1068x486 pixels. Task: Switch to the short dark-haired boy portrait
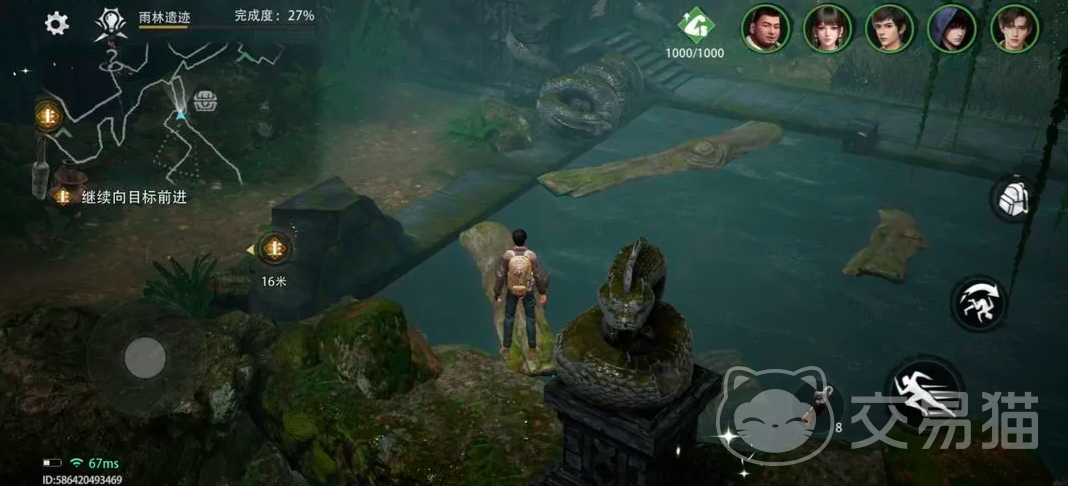[x=890, y=28]
